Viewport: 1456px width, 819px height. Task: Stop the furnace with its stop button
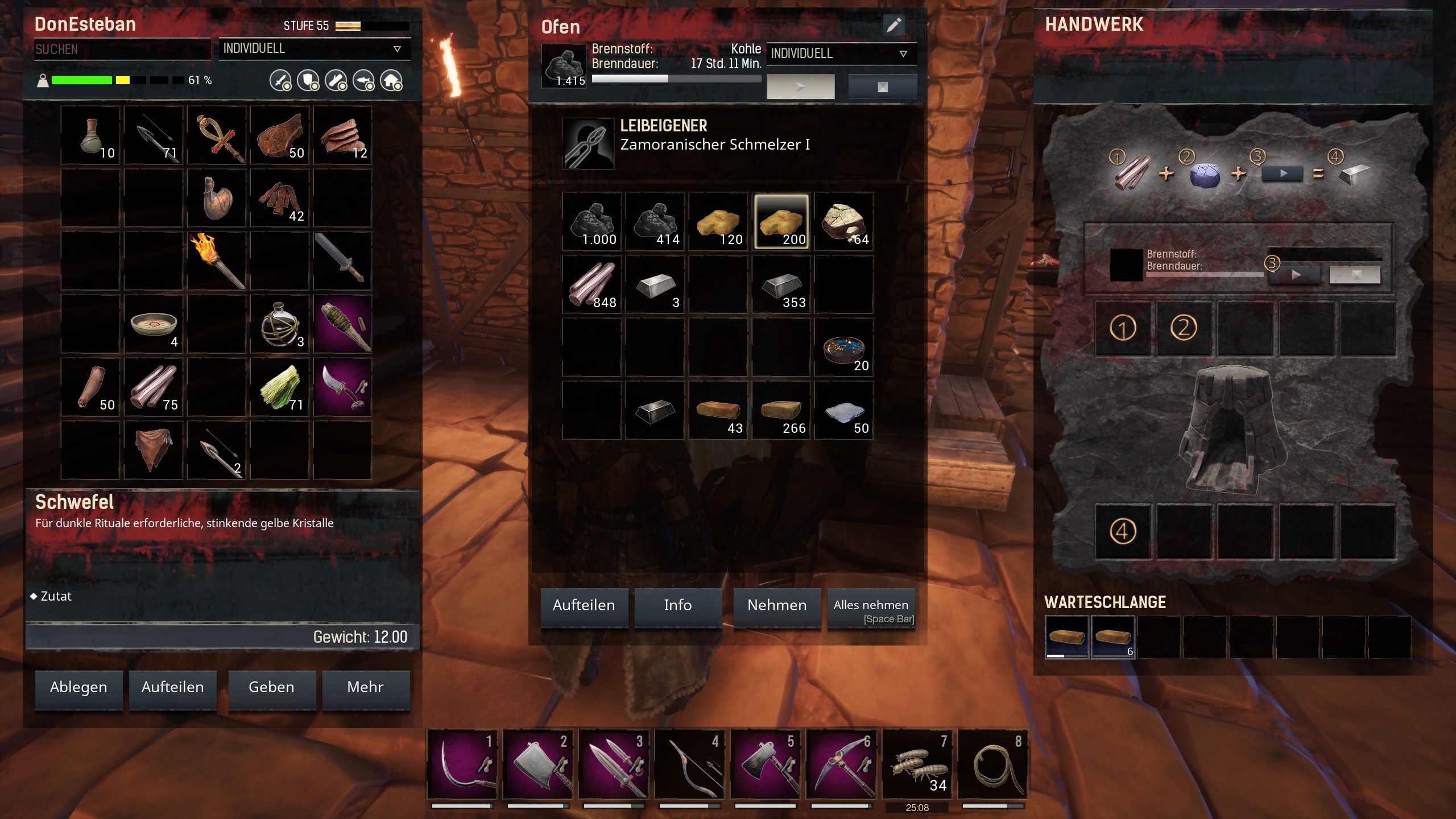tap(882, 87)
